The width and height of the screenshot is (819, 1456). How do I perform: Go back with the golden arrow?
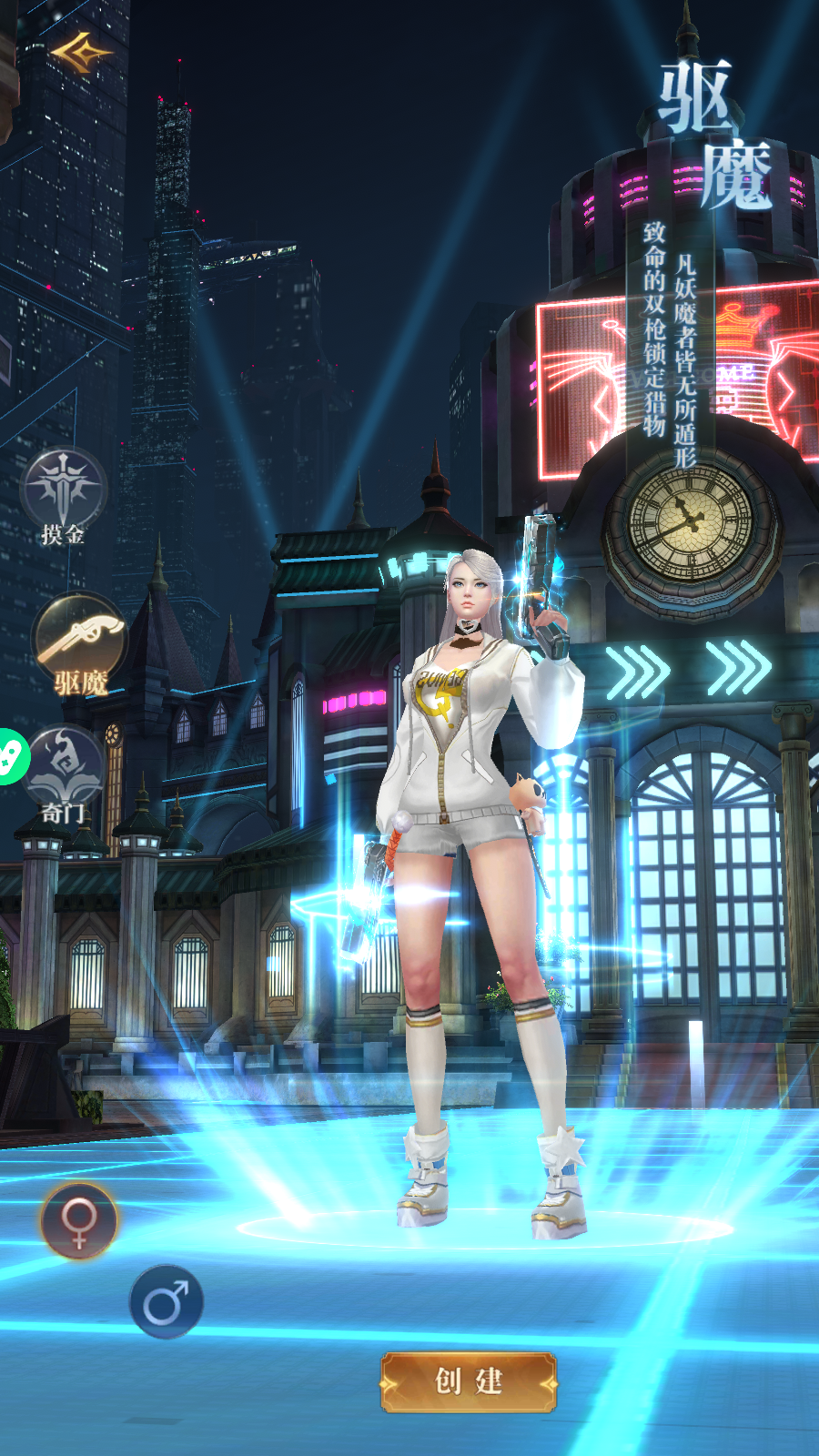coord(80,53)
